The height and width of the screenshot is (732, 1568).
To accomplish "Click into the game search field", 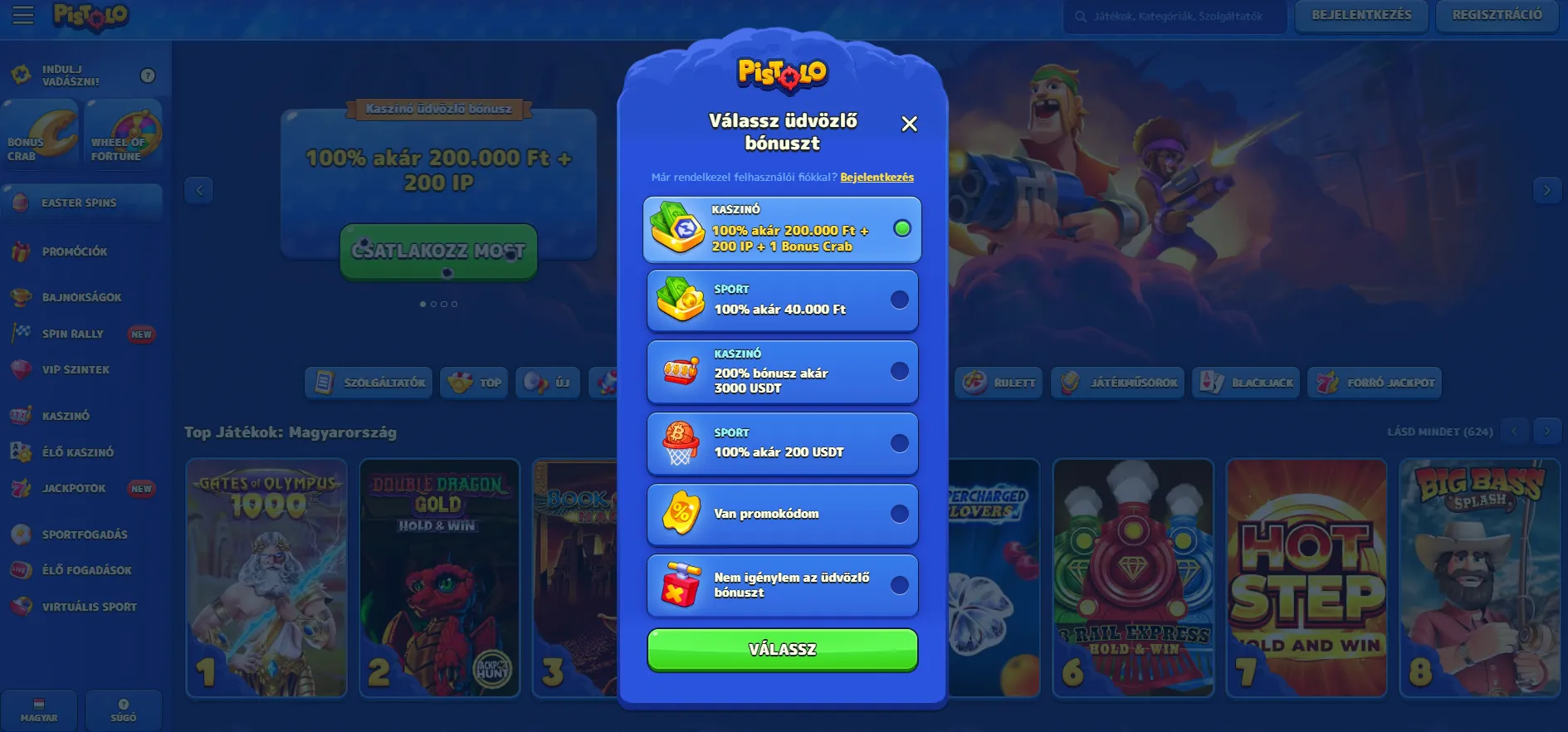I will click(x=1173, y=14).
